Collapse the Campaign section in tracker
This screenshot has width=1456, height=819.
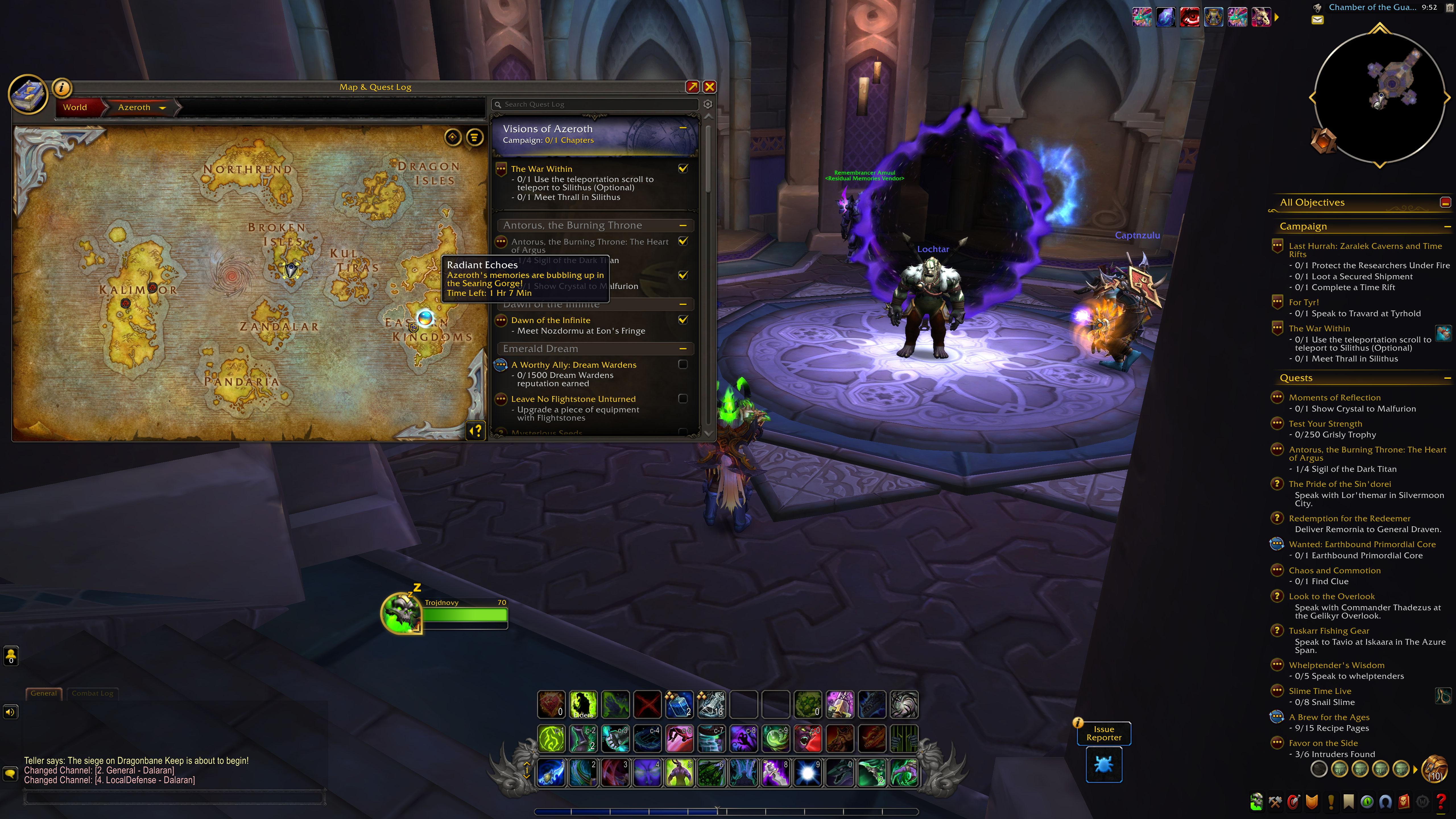pos(1447,227)
